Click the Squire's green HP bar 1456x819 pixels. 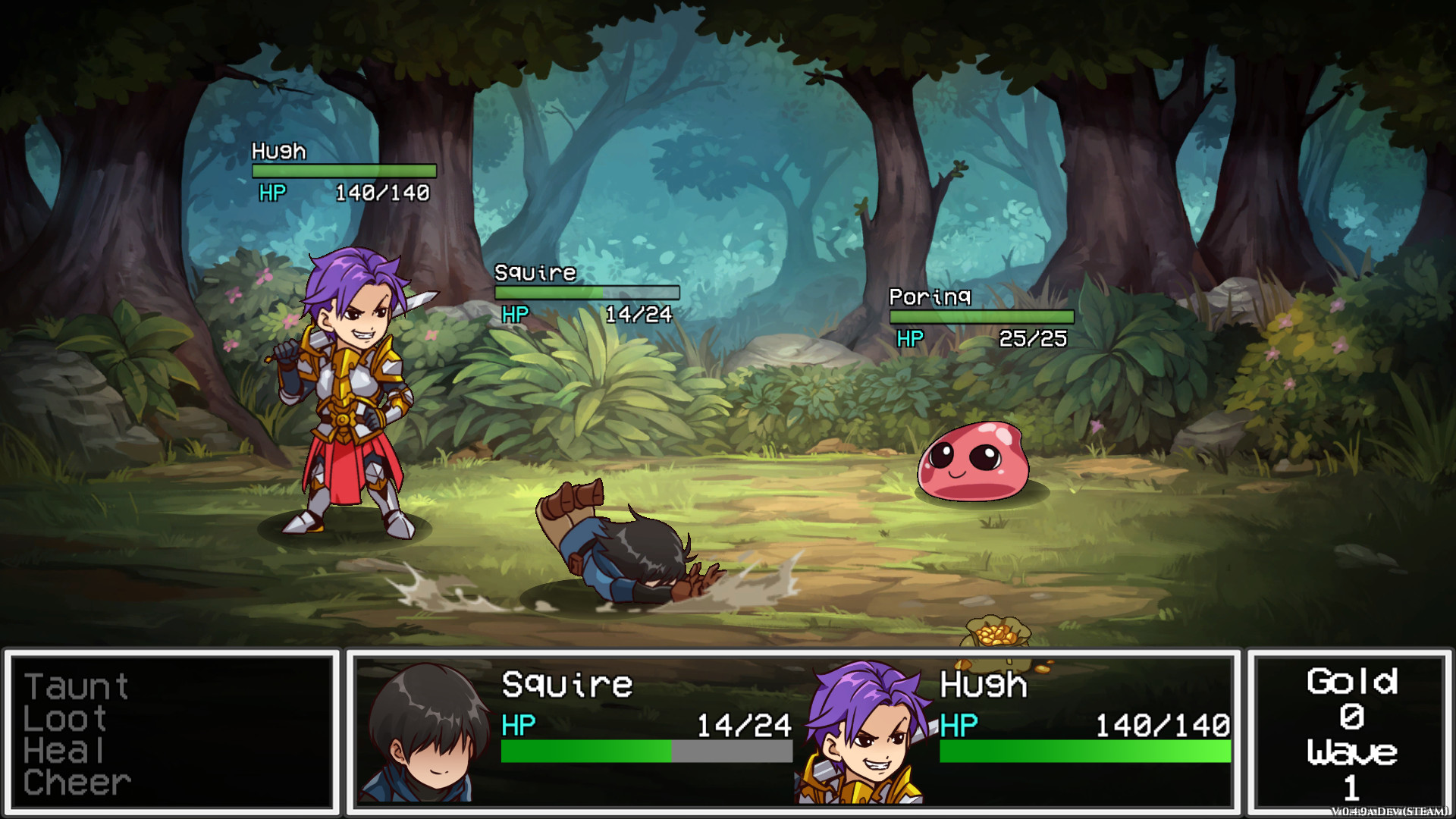(588, 752)
